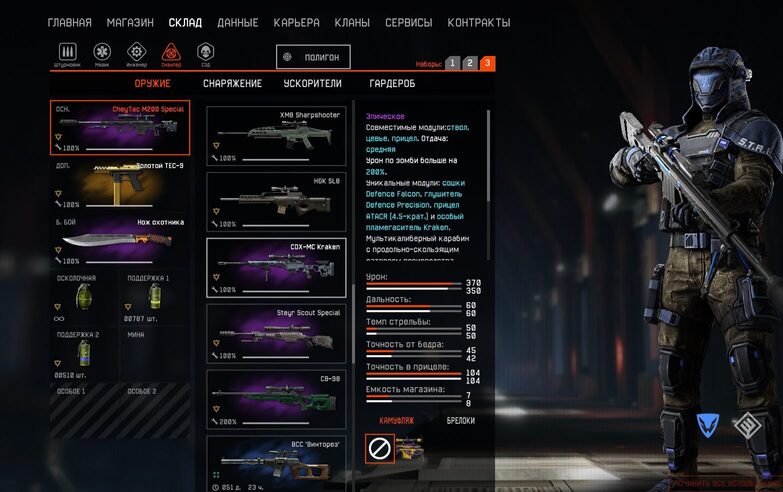Viewport: 783px width, 492px height.
Task: Select the Нож охотника melee slot
Action: [x=113, y=240]
